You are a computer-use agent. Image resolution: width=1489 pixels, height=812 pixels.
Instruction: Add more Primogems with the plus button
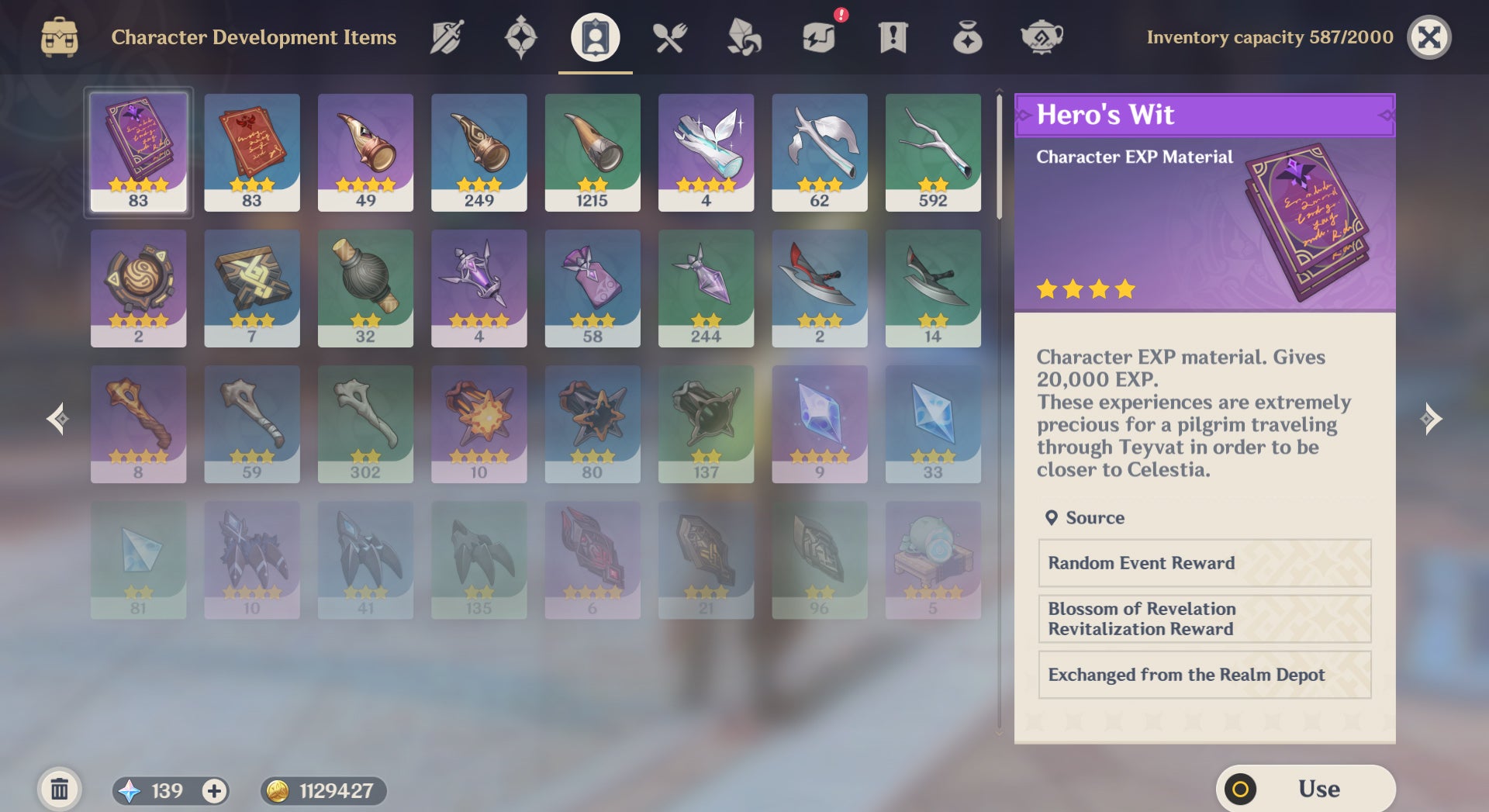(x=214, y=790)
